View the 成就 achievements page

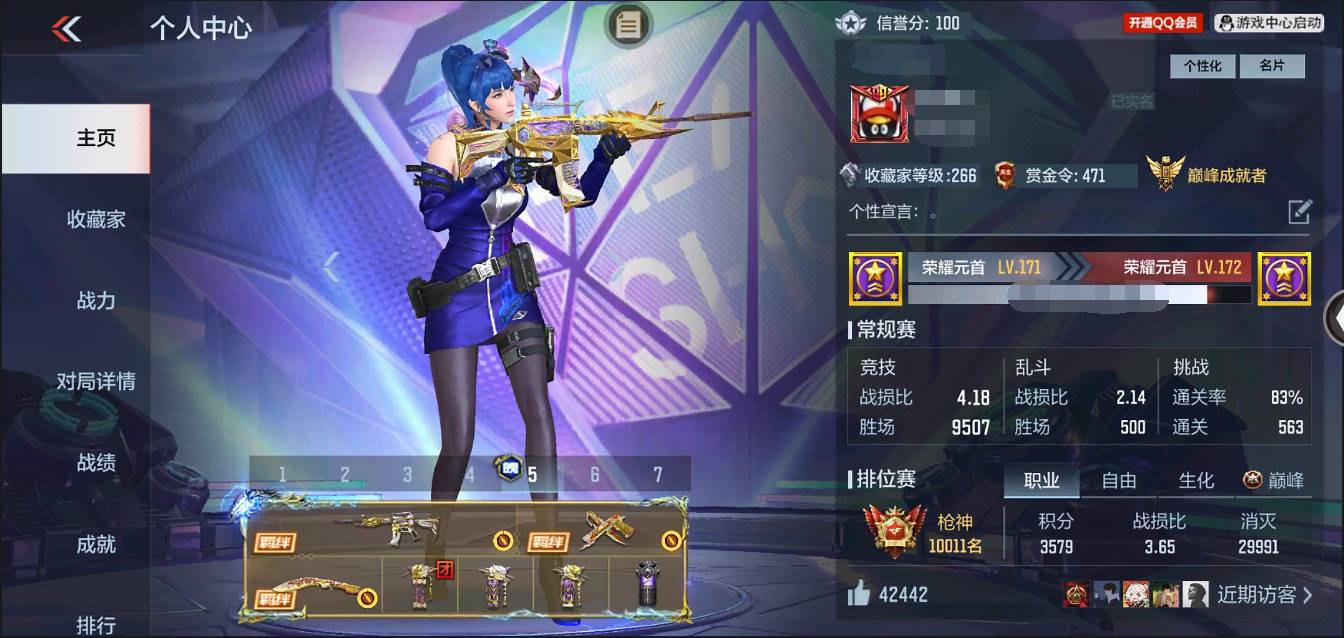coord(96,544)
